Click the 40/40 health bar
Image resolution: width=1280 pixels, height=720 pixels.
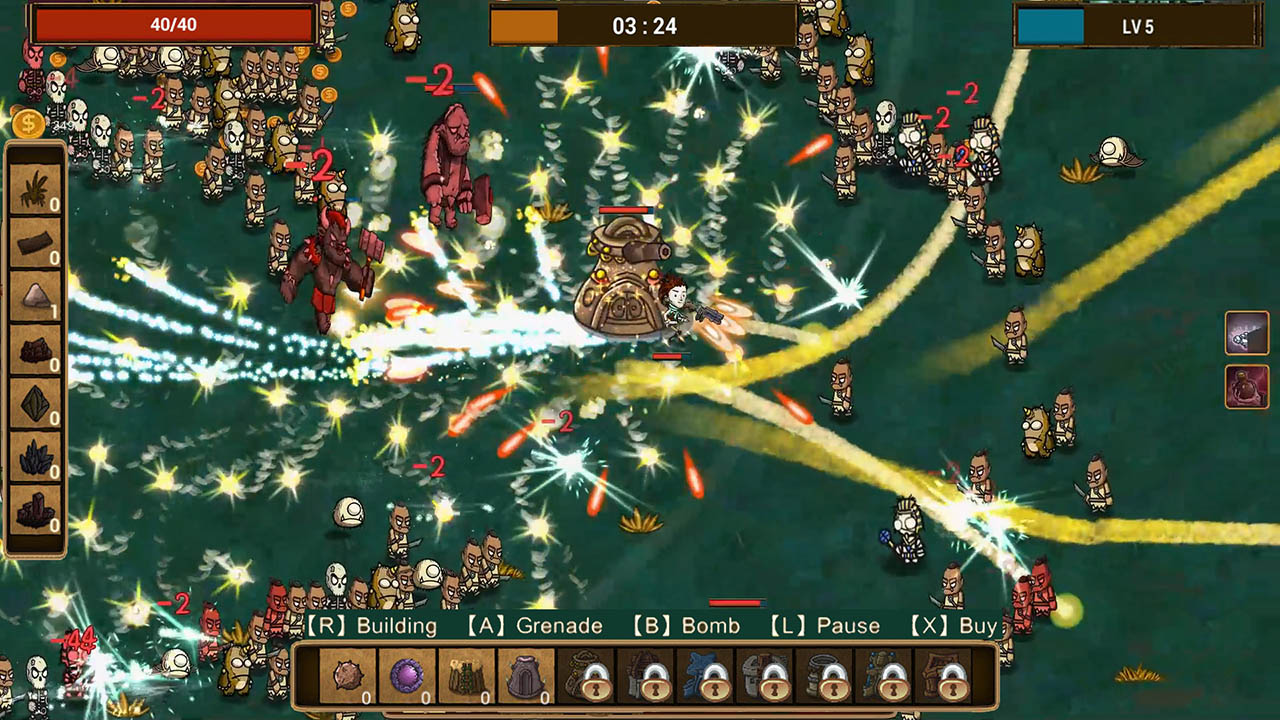173,23
